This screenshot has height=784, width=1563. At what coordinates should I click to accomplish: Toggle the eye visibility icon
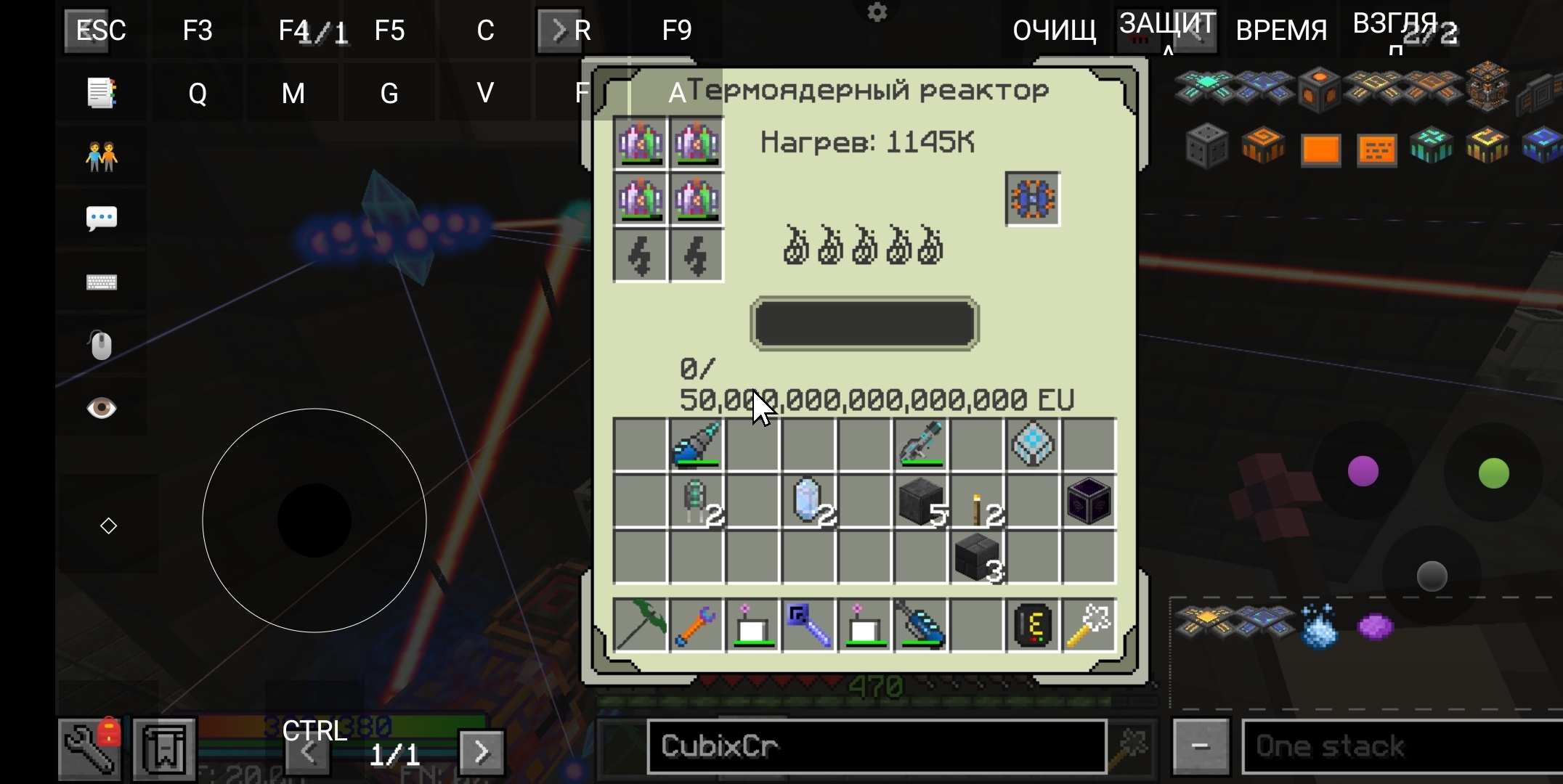click(x=102, y=408)
